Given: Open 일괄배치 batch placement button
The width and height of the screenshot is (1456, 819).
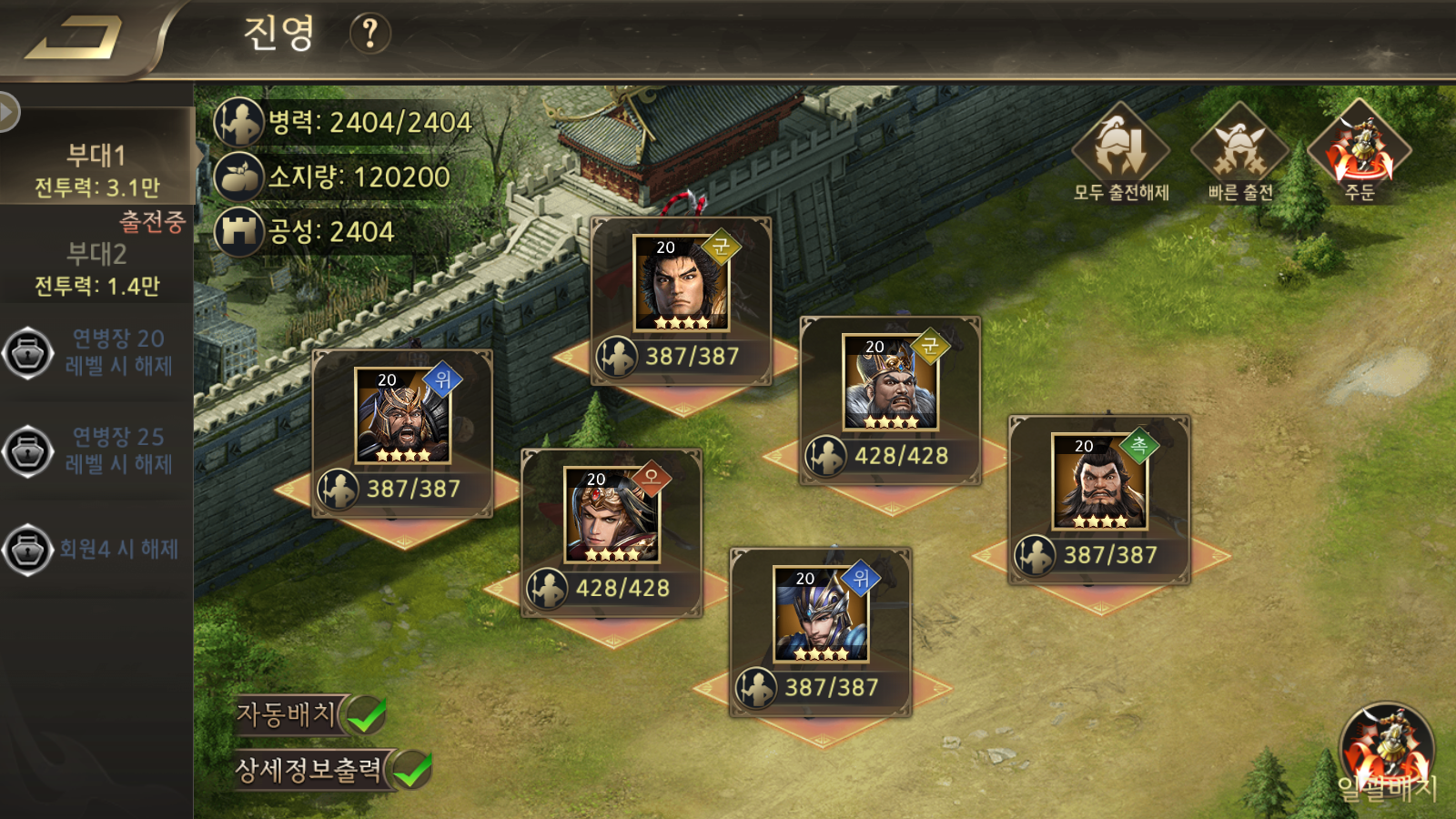Looking at the screenshot, I should 1386,752.
